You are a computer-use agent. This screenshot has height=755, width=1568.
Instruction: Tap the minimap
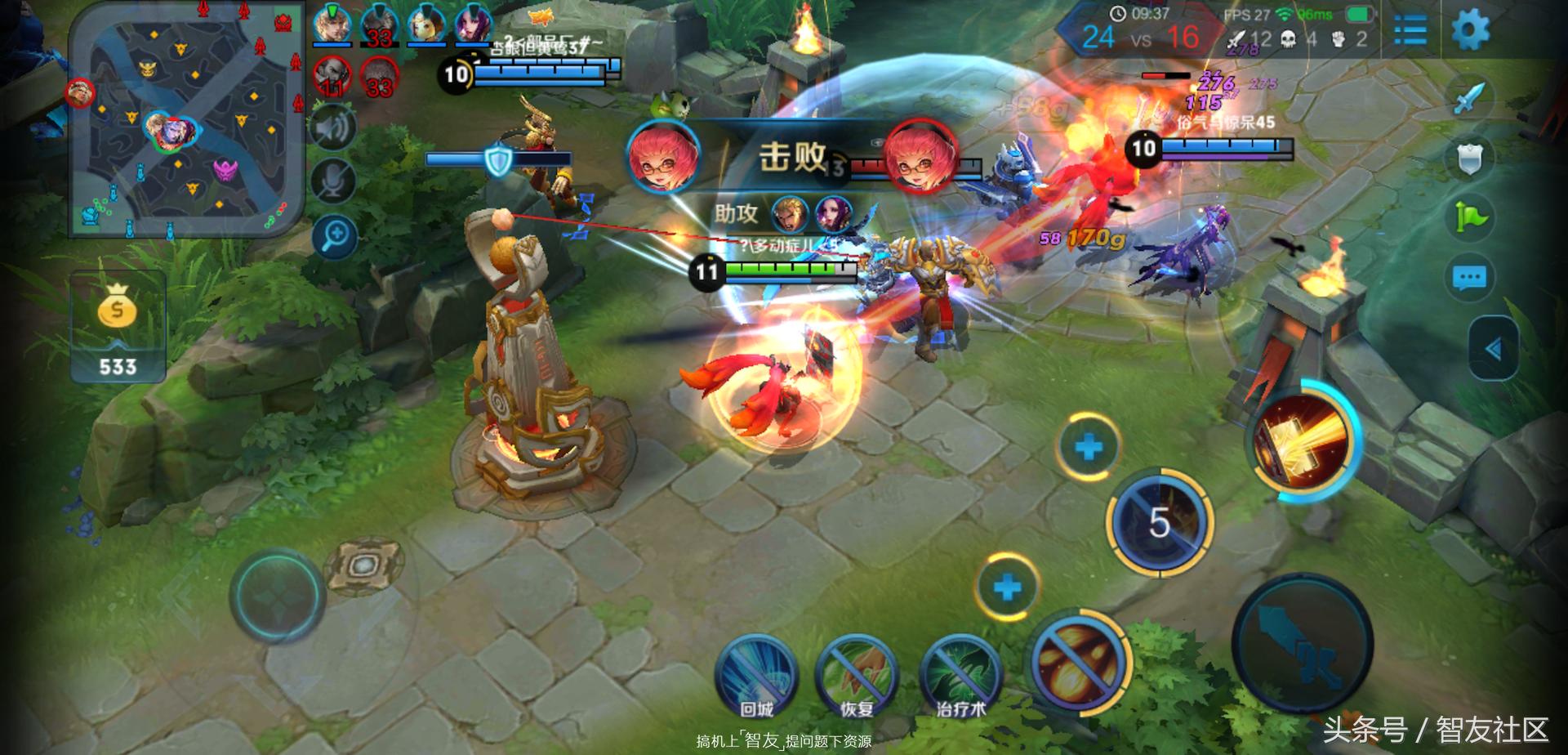[x=186, y=121]
